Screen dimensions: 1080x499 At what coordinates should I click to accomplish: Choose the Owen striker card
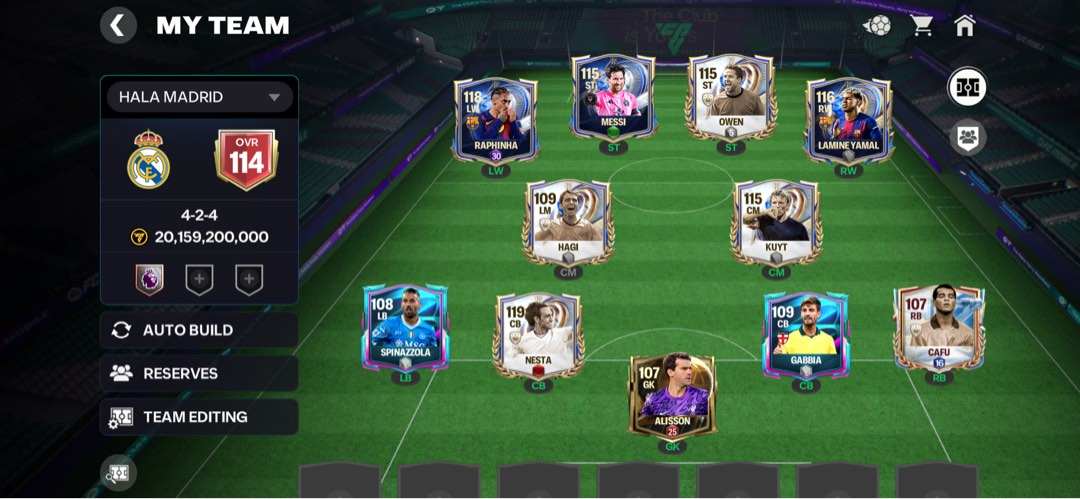click(x=731, y=97)
